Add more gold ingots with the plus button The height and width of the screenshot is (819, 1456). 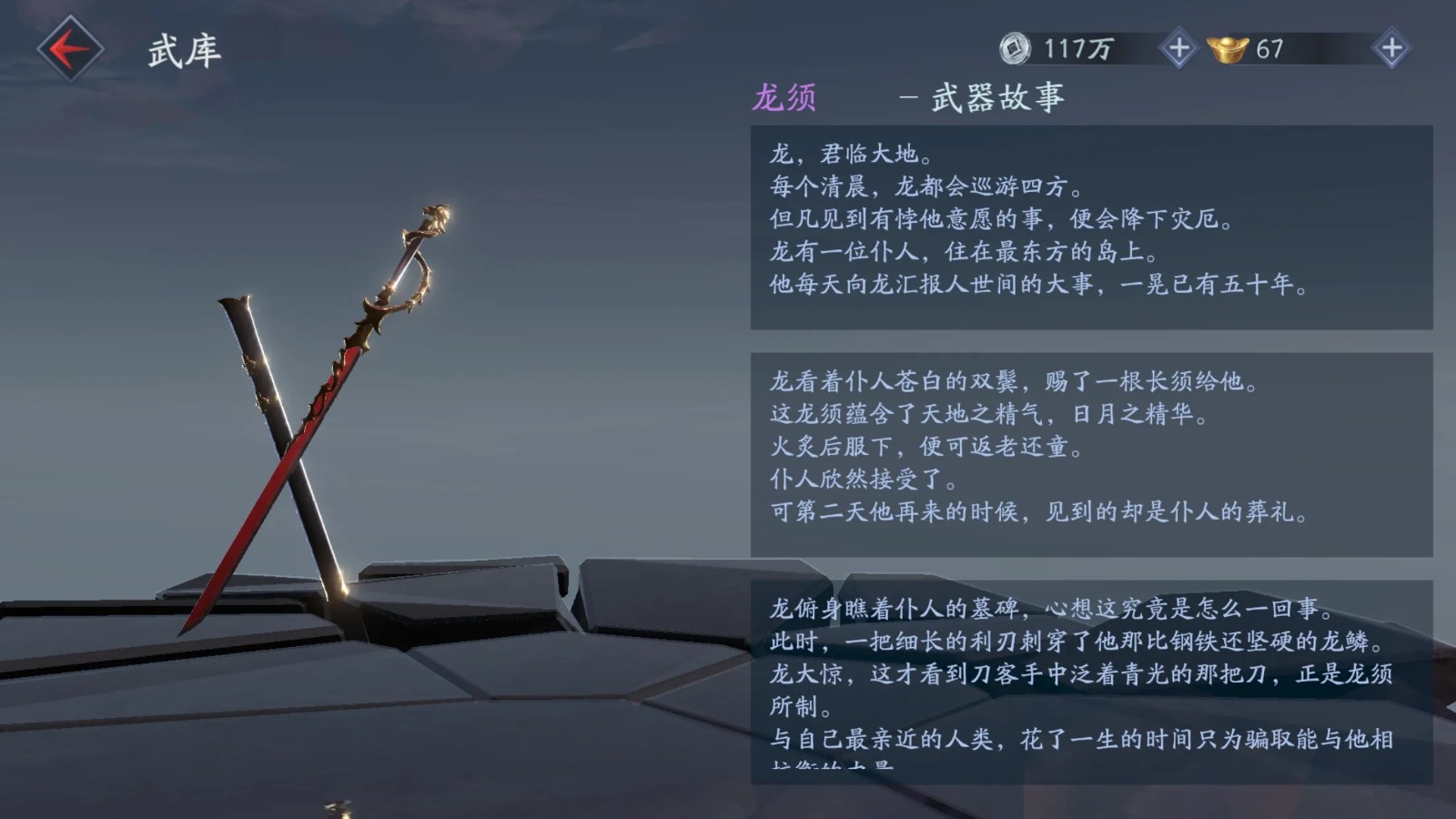coord(1391,49)
